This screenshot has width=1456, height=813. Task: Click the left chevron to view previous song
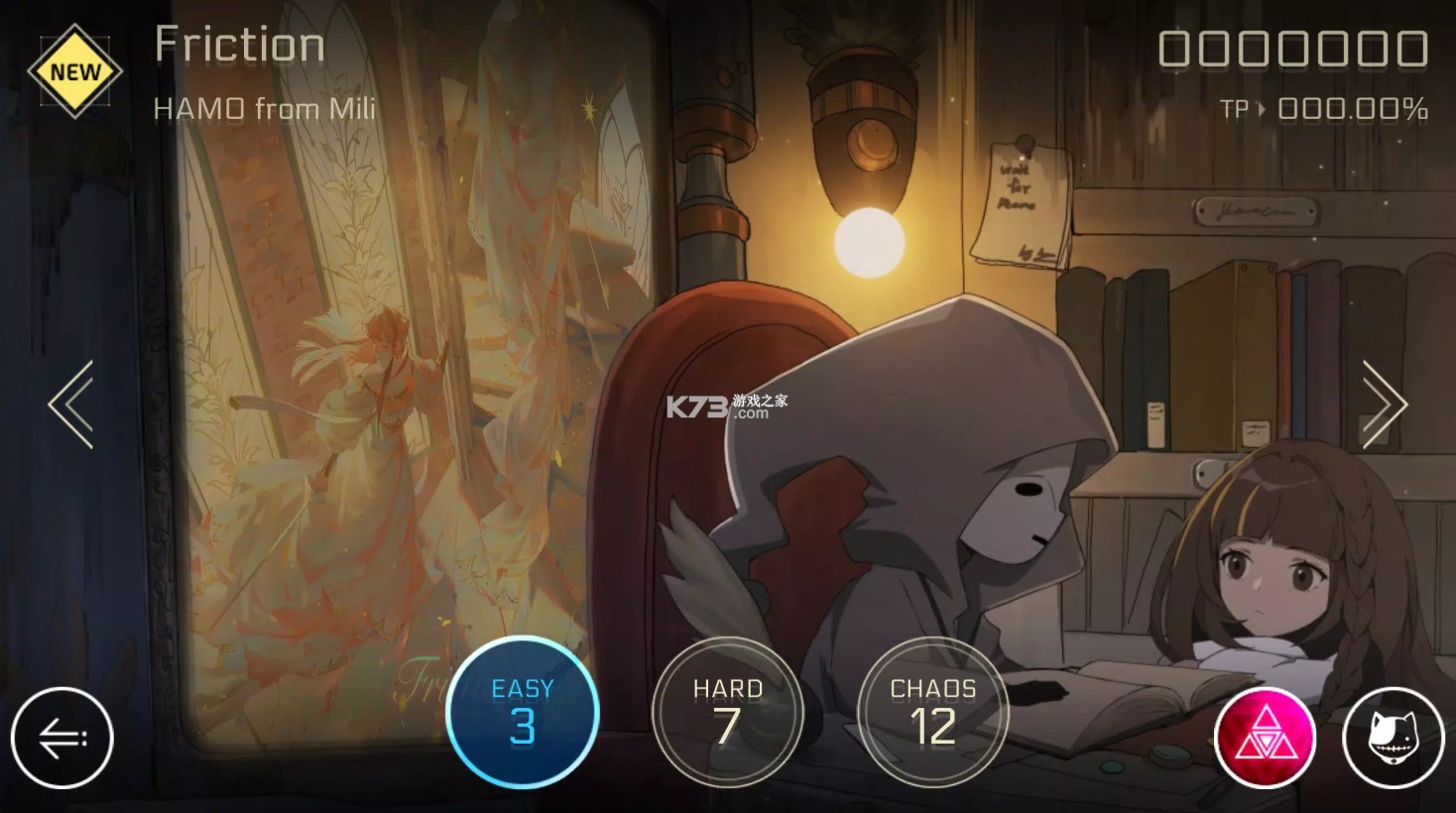[x=69, y=402]
